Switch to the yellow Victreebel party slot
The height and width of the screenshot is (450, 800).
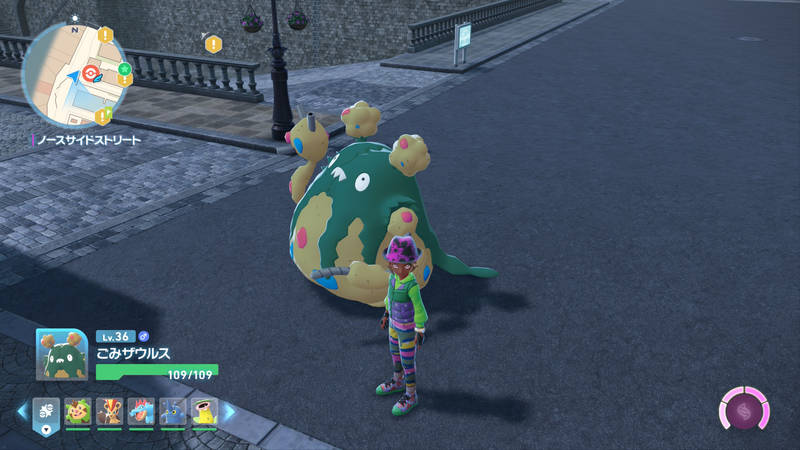204,412
